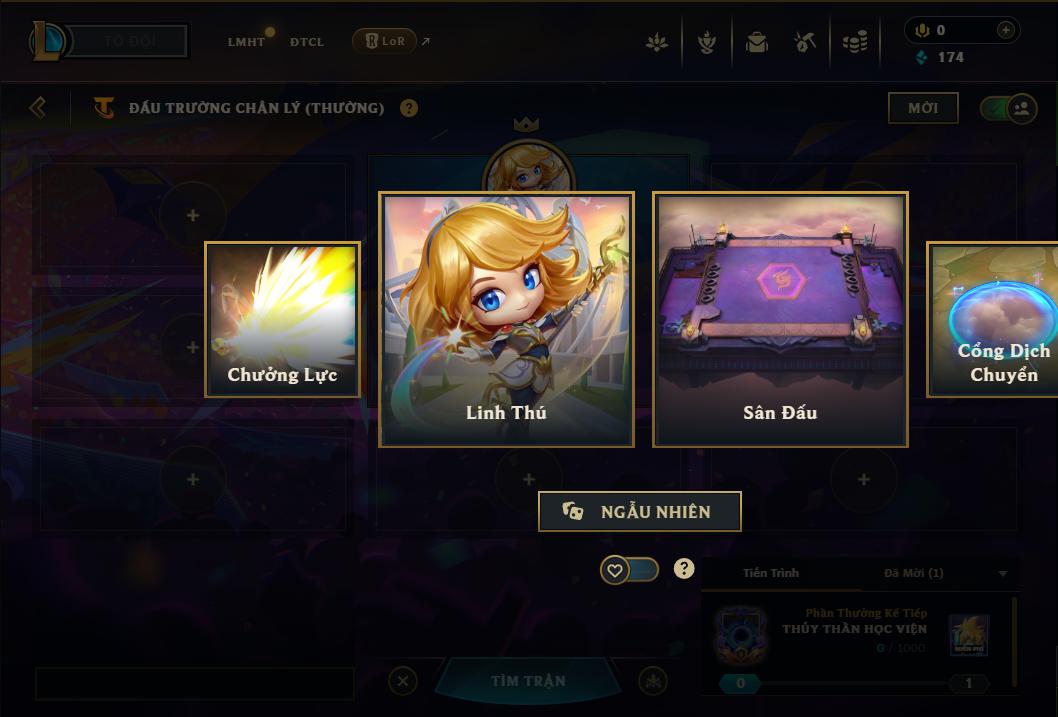This screenshot has height=717, width=1058.
Task: Invite players with the MỜI button
Action: pyautogui.click(x=922, y=108)
